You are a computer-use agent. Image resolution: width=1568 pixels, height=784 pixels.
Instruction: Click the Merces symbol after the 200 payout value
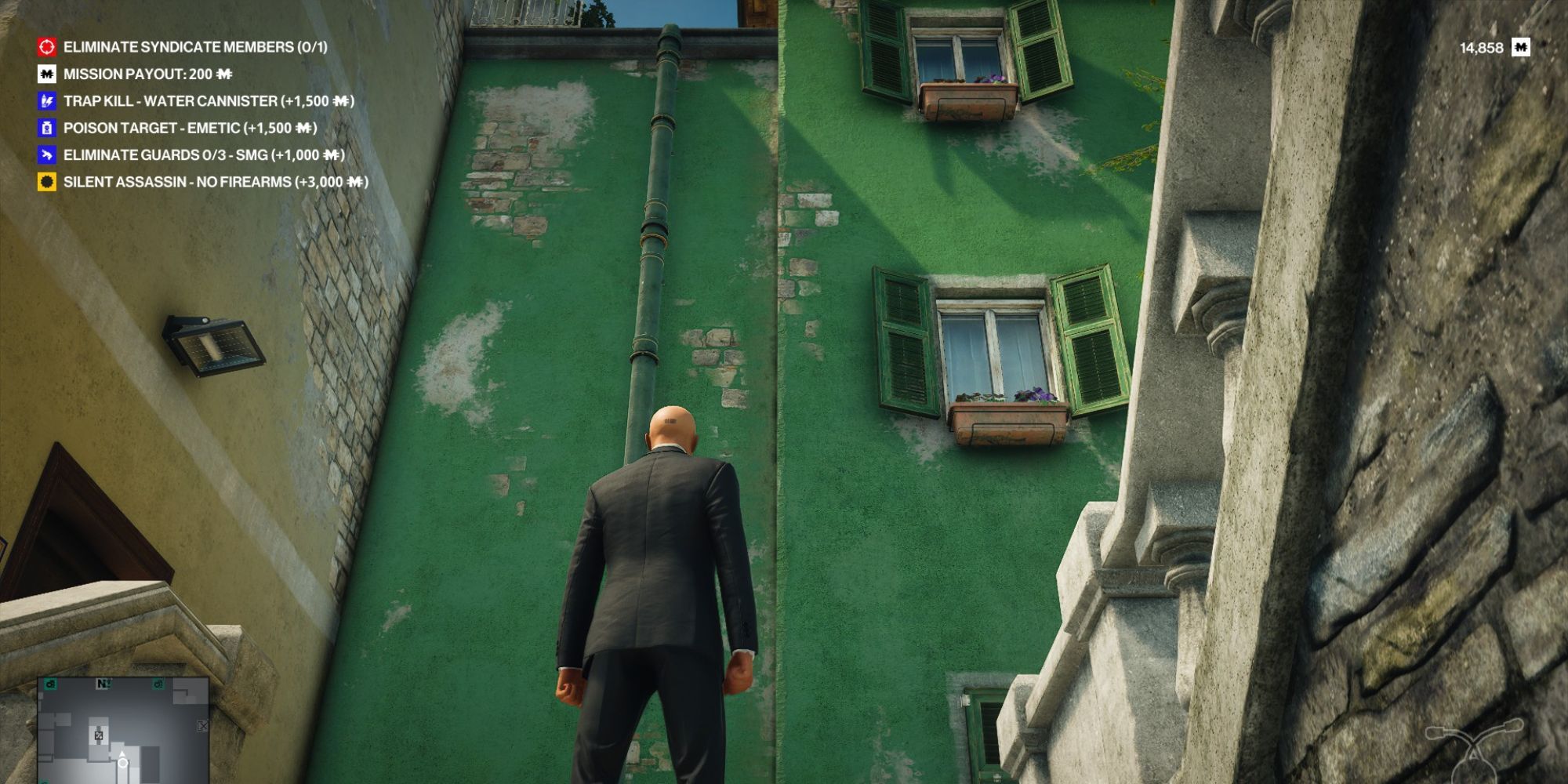coord(225,74)
